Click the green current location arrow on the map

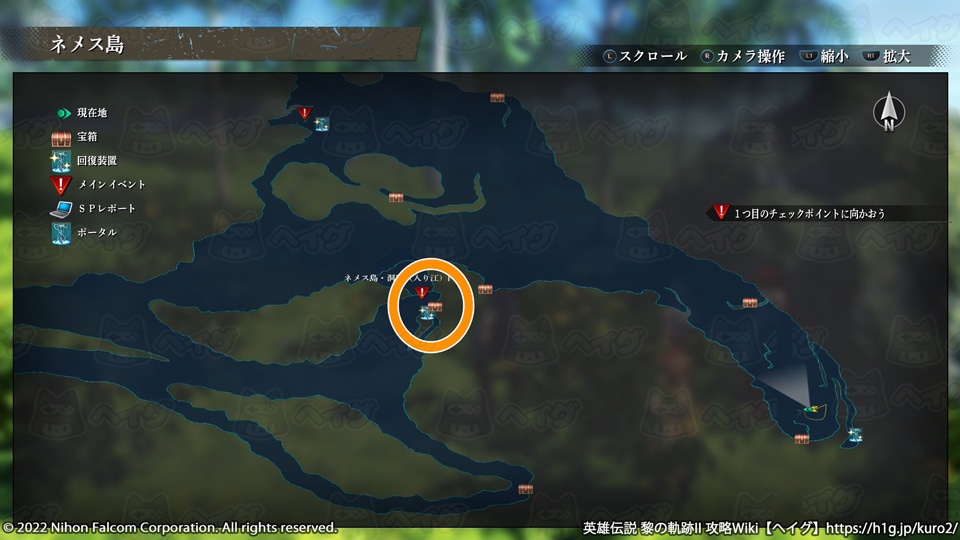pyautogui.click(x=811, y=409)
